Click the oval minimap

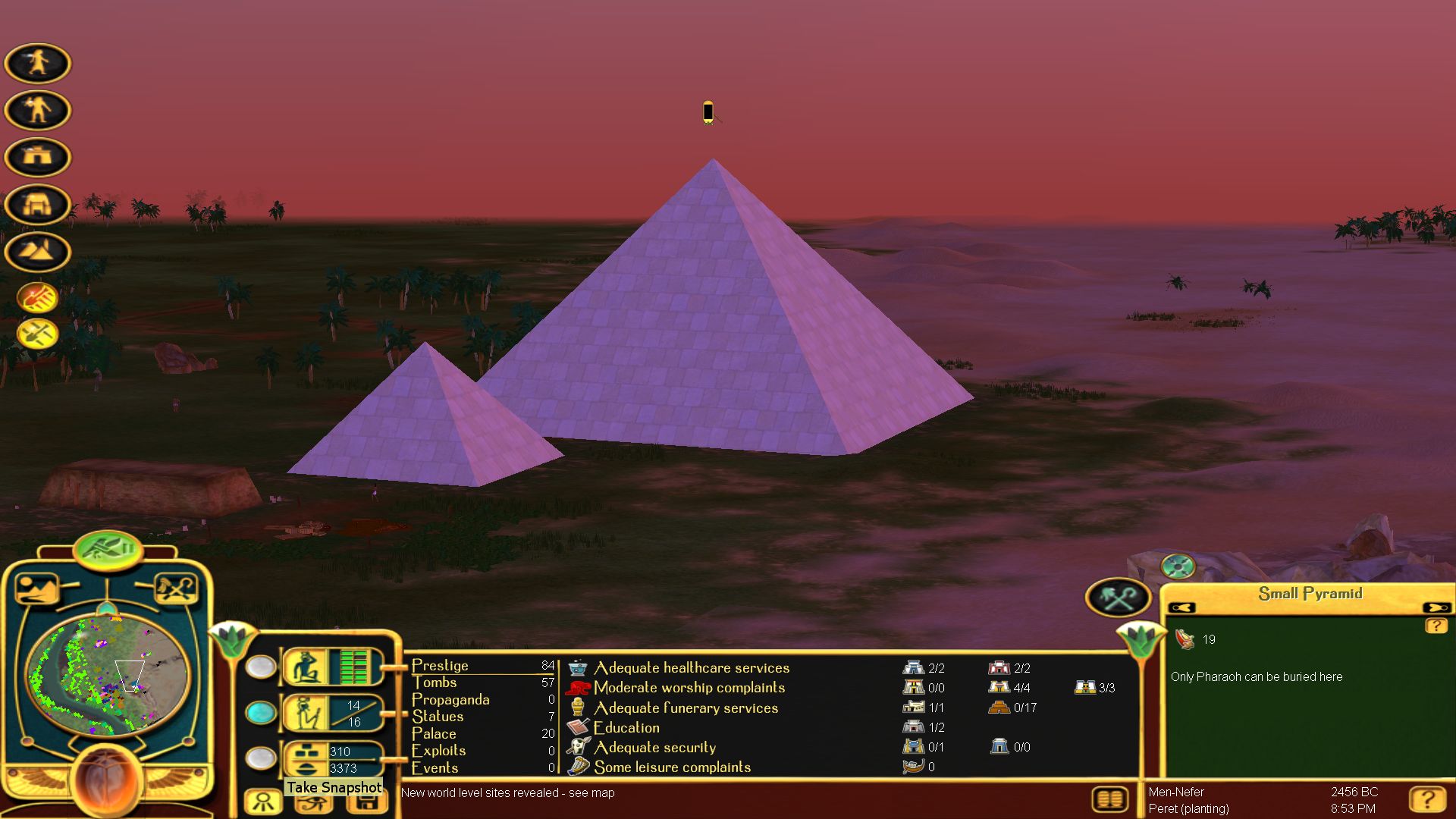point(107,675)
